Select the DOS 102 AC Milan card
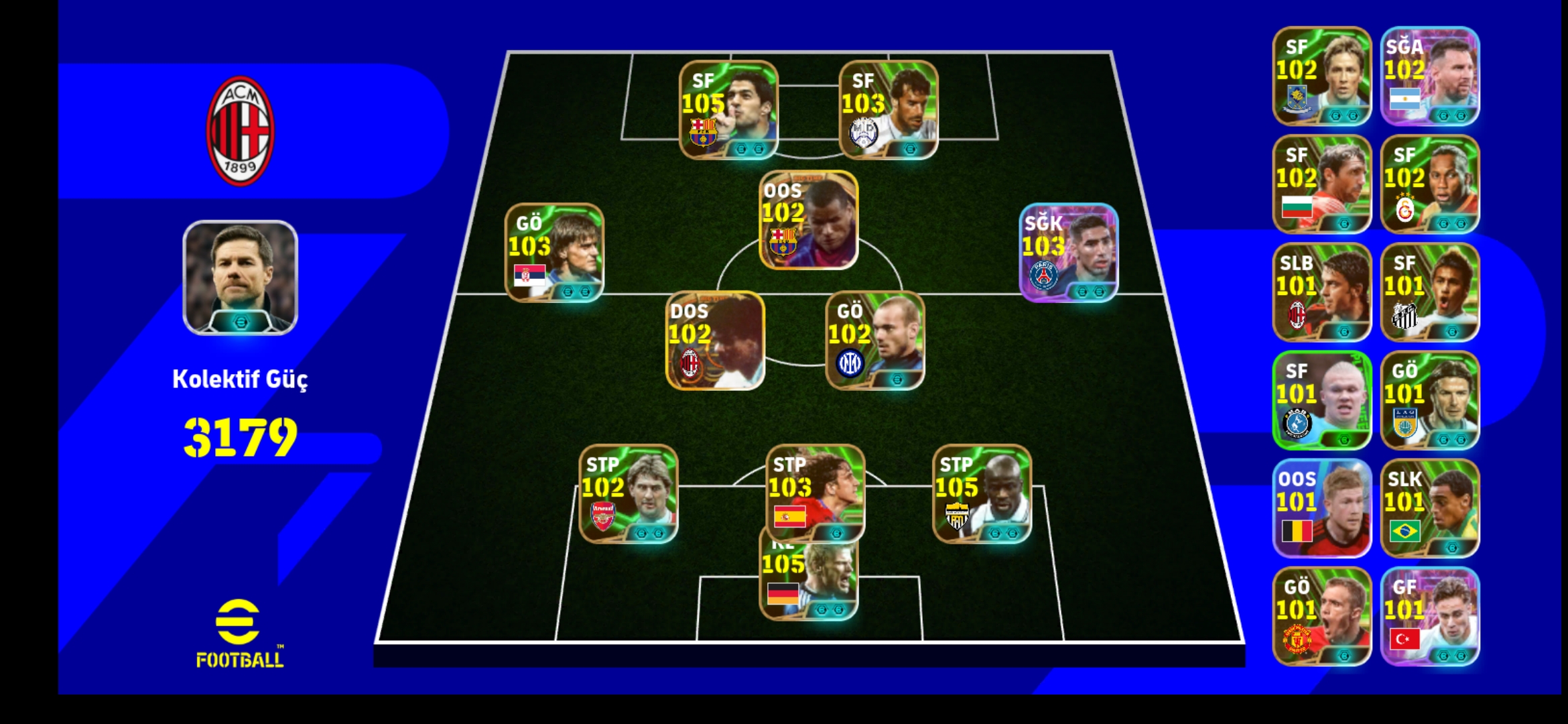 [x=715, y=341]
